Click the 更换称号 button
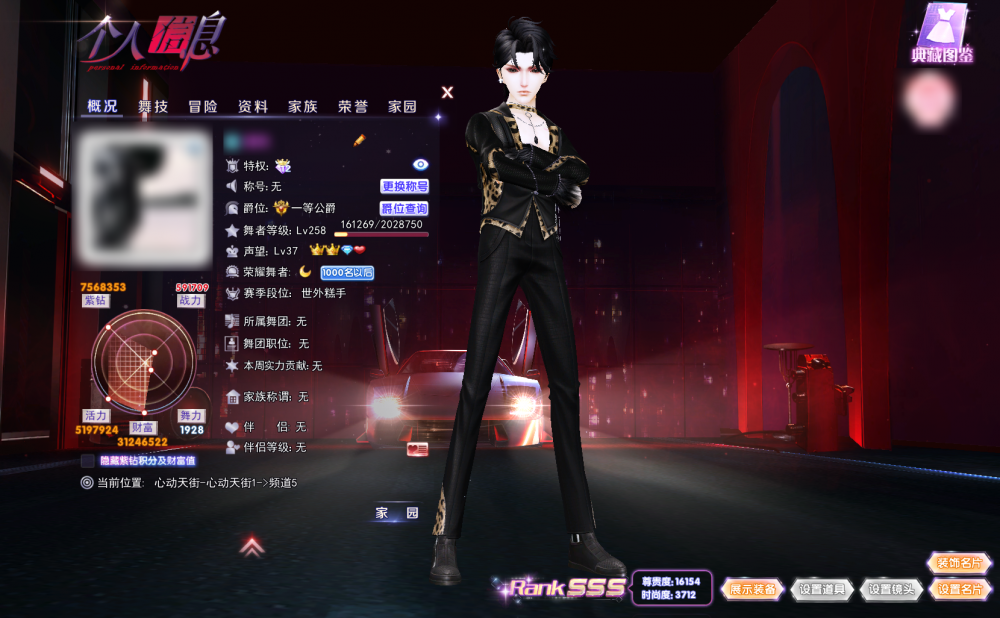 coord(404,186)
